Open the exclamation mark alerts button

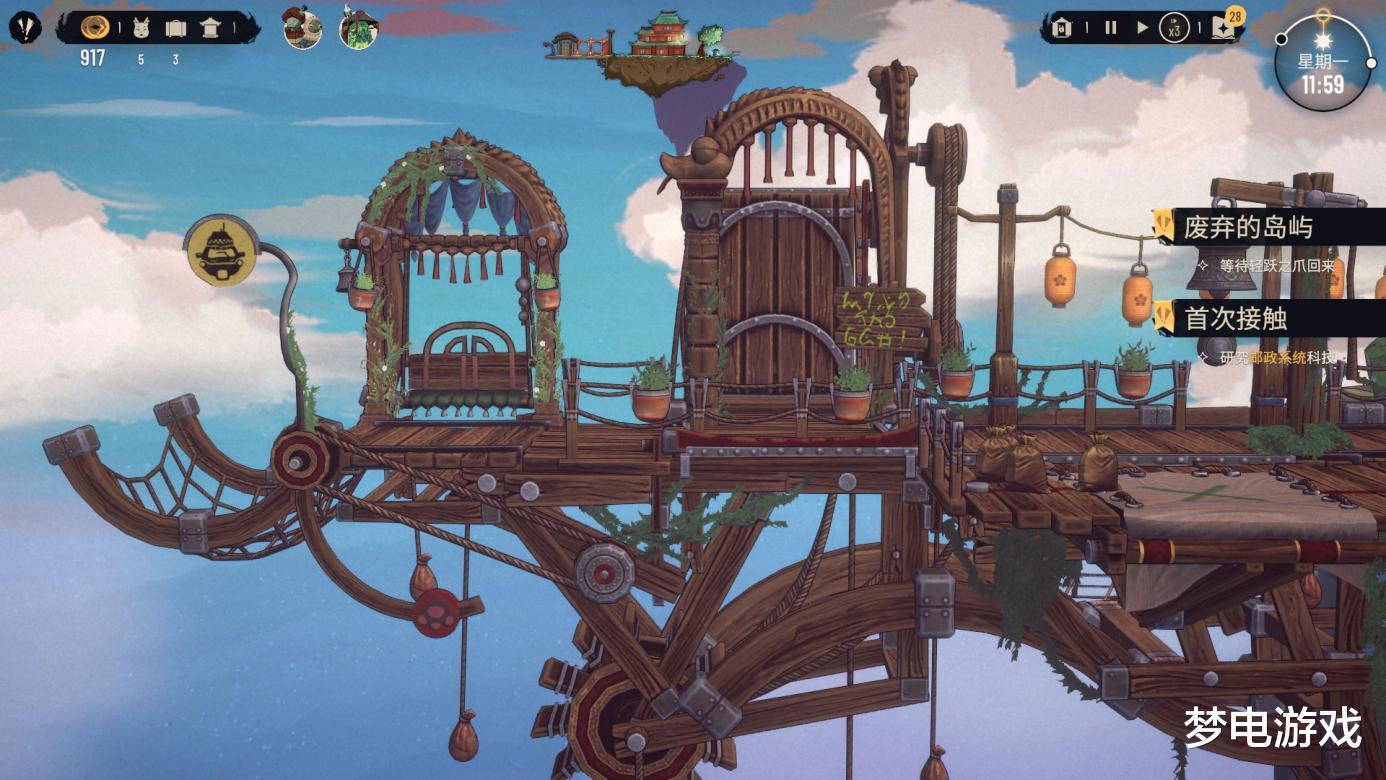click(x=25, y=27)
